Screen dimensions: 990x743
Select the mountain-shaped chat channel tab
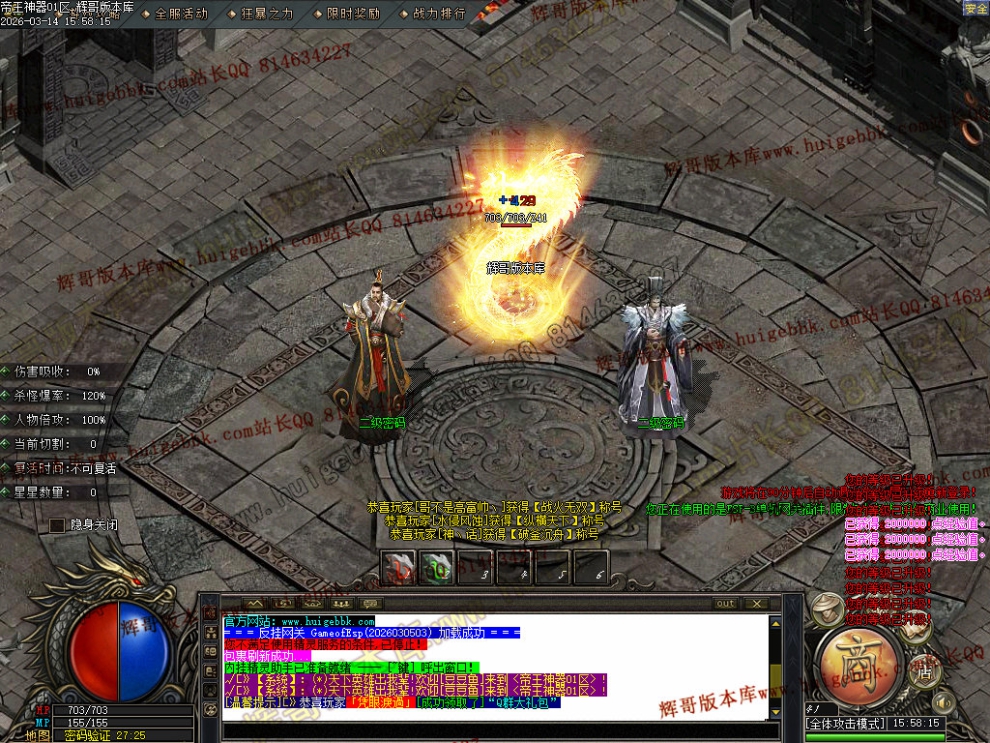(x=253, y=604)
